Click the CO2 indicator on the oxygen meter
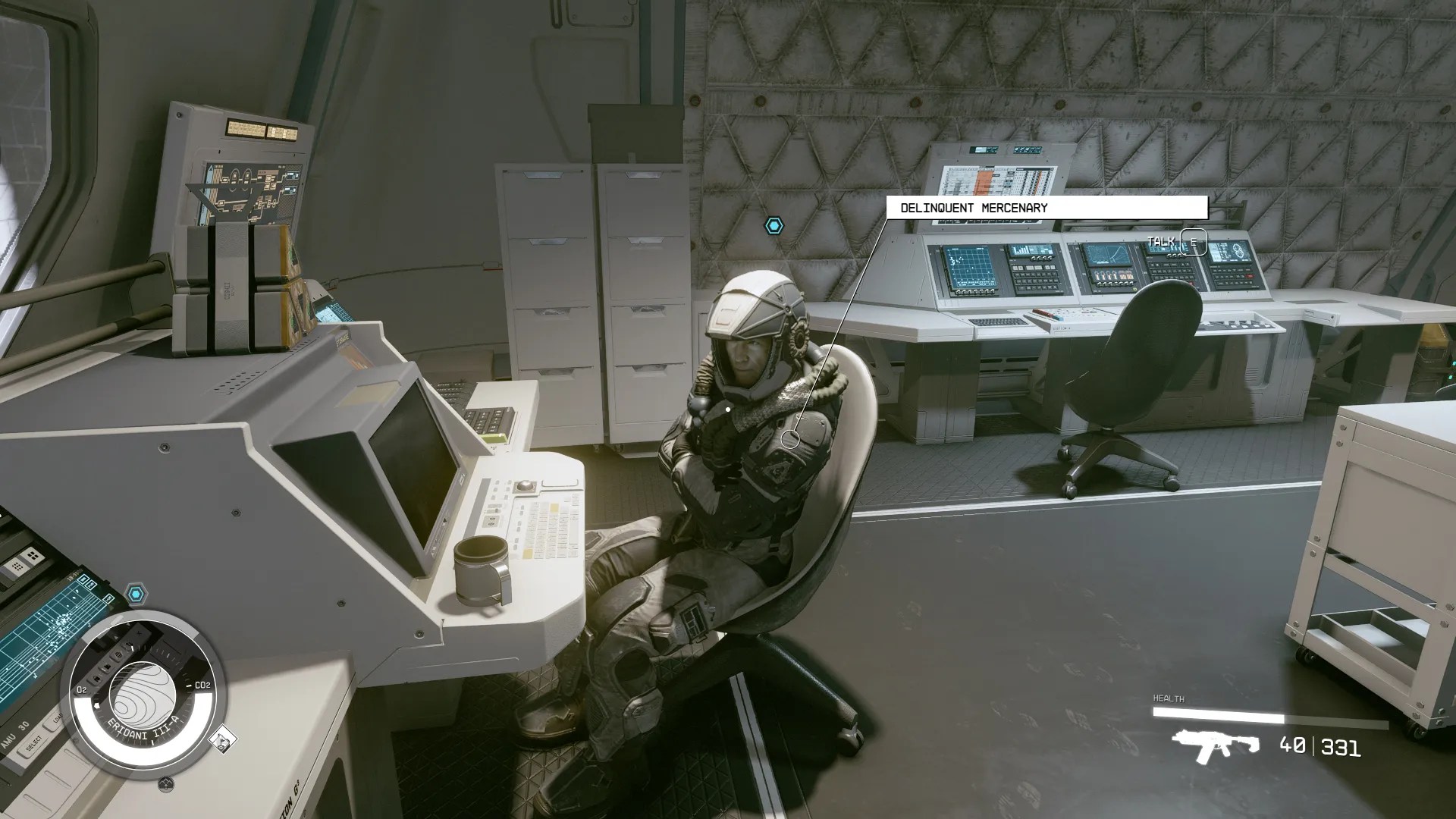Screen dimensions: 1456x819 click(203, 685)
